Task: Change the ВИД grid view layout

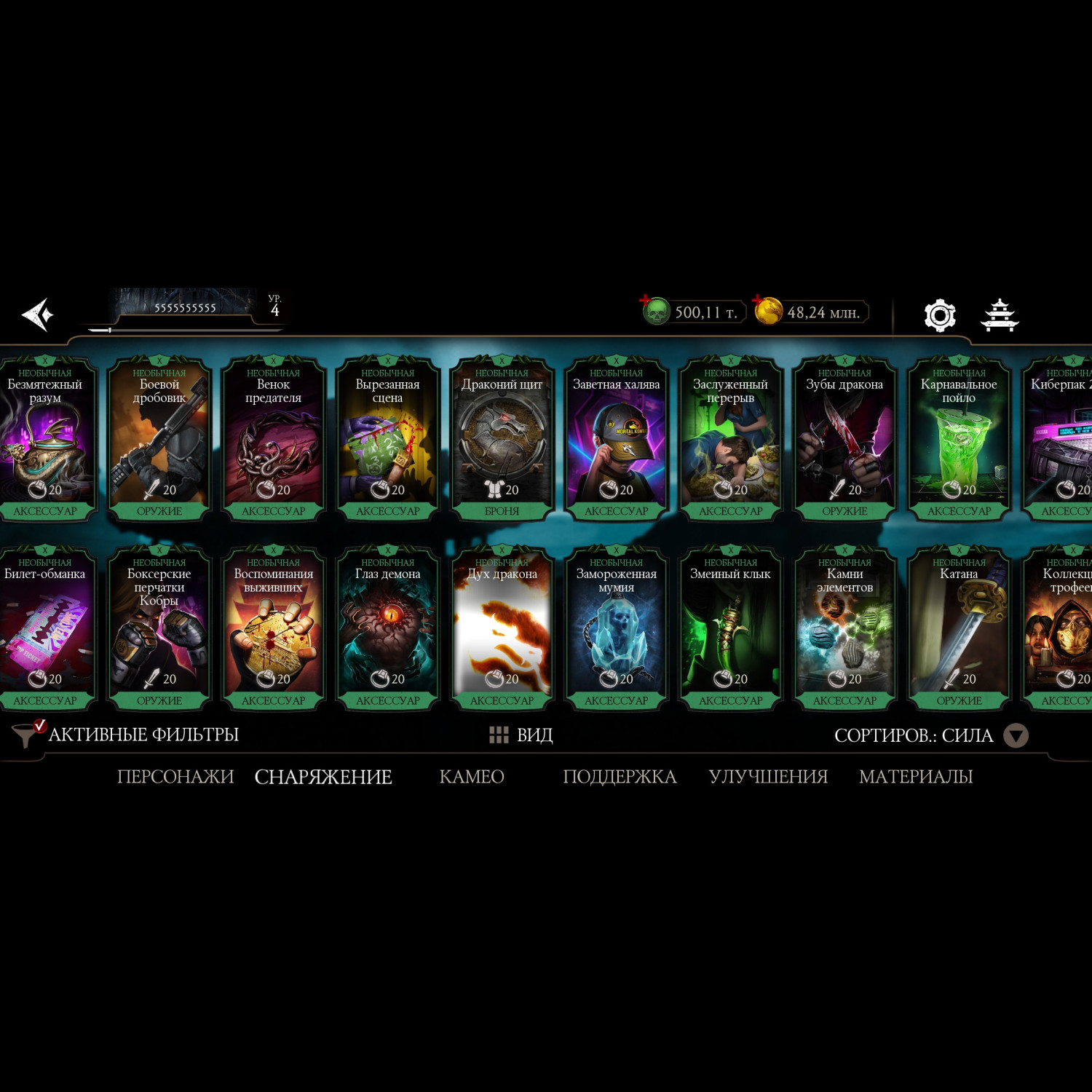Action: click(521, 735)
